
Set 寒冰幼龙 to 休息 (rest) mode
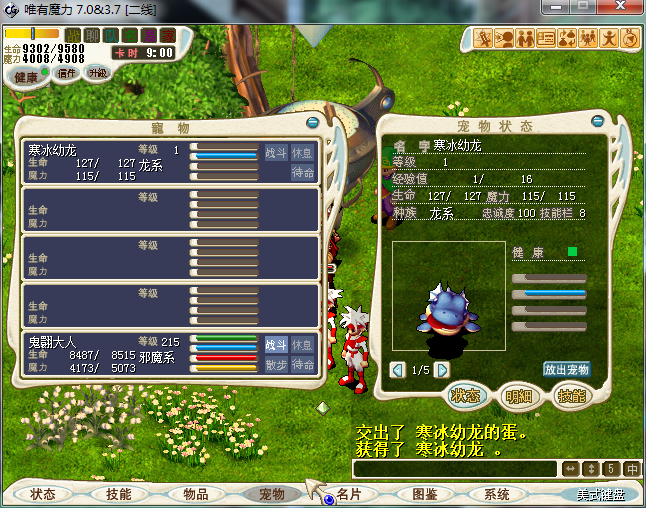[x=302, y=152]
